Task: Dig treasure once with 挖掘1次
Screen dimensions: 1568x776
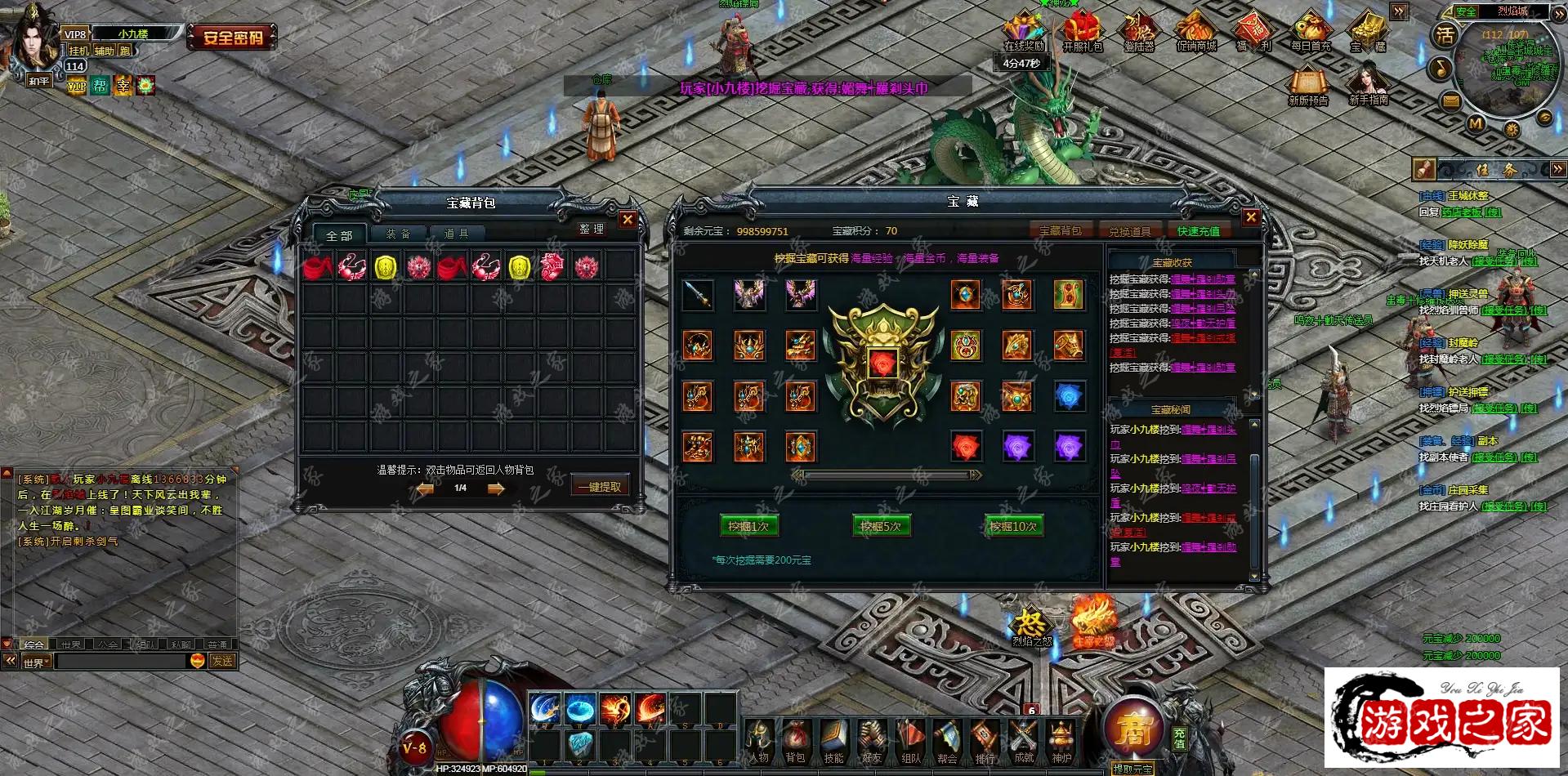Action: point(748,526)
